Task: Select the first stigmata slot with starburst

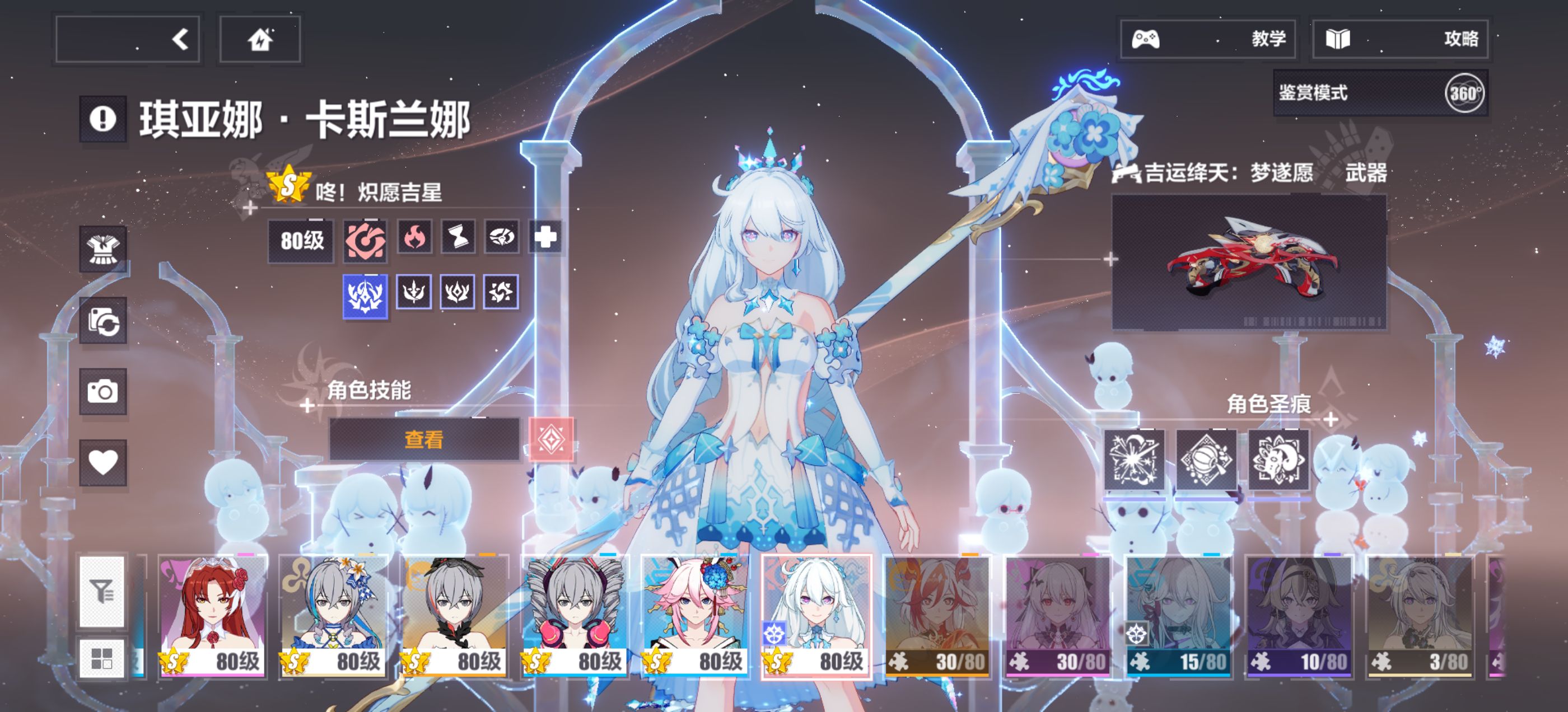Action: [x=1134, y=460]
